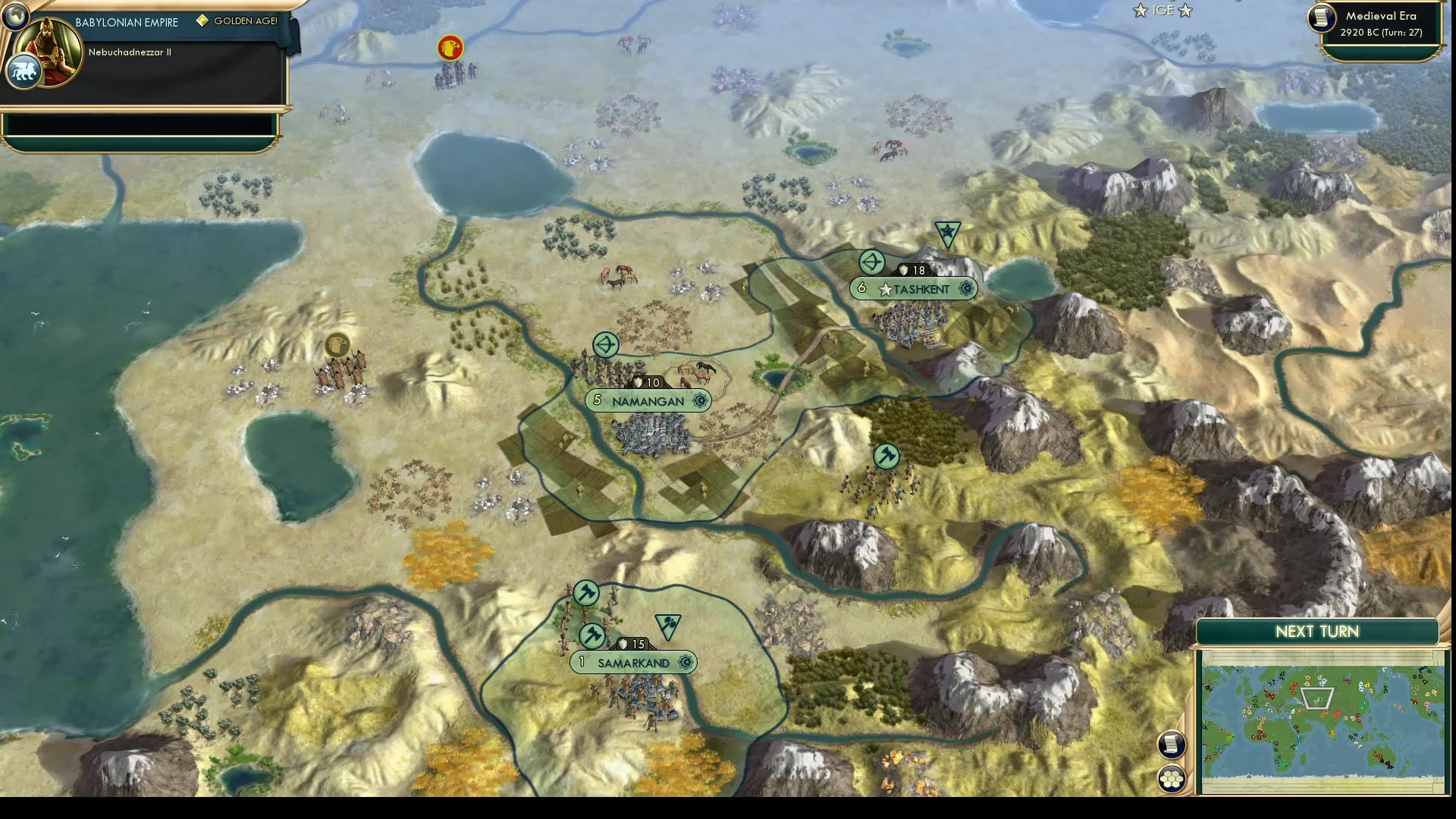Expand the Medieval Era panel at top right
Image resolution: width=1456 pixels, height=819 pixels.
point(1382,17)
